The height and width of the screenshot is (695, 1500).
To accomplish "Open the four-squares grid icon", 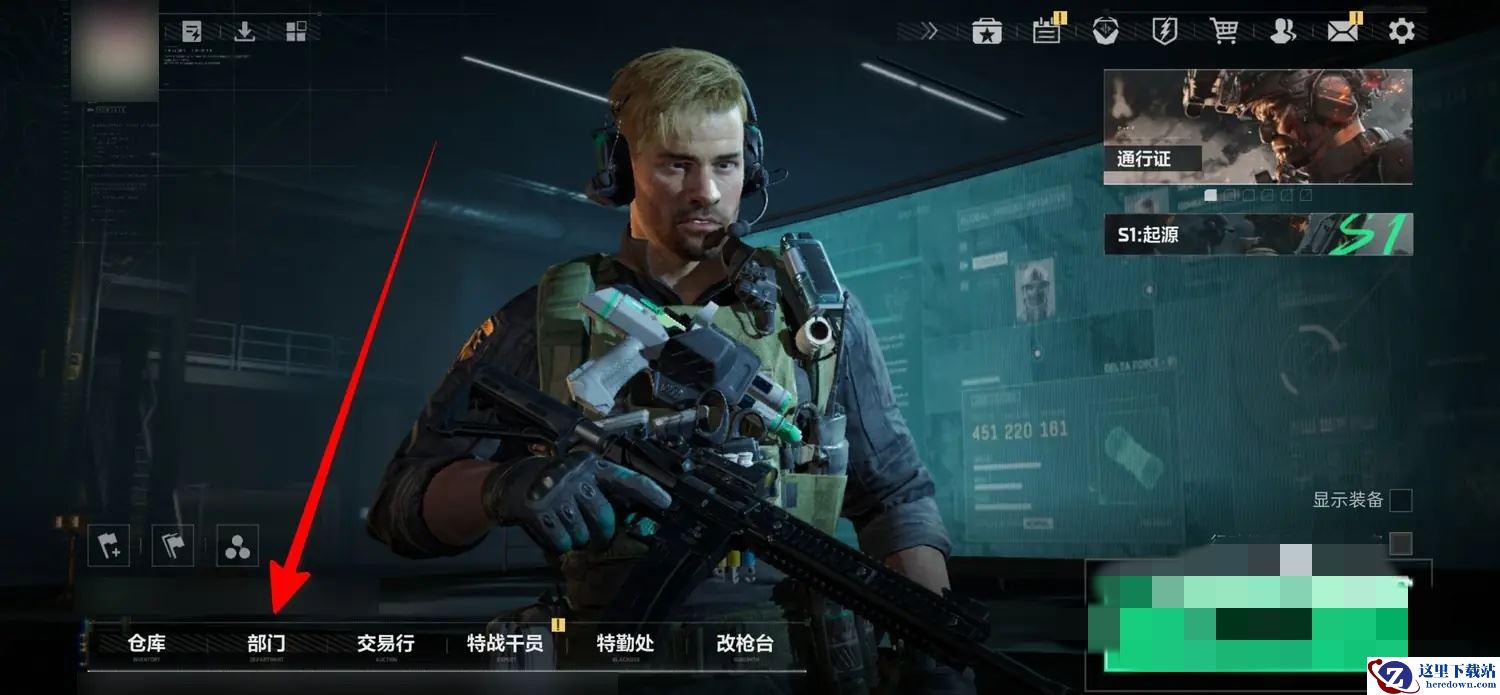I will 296,31.
